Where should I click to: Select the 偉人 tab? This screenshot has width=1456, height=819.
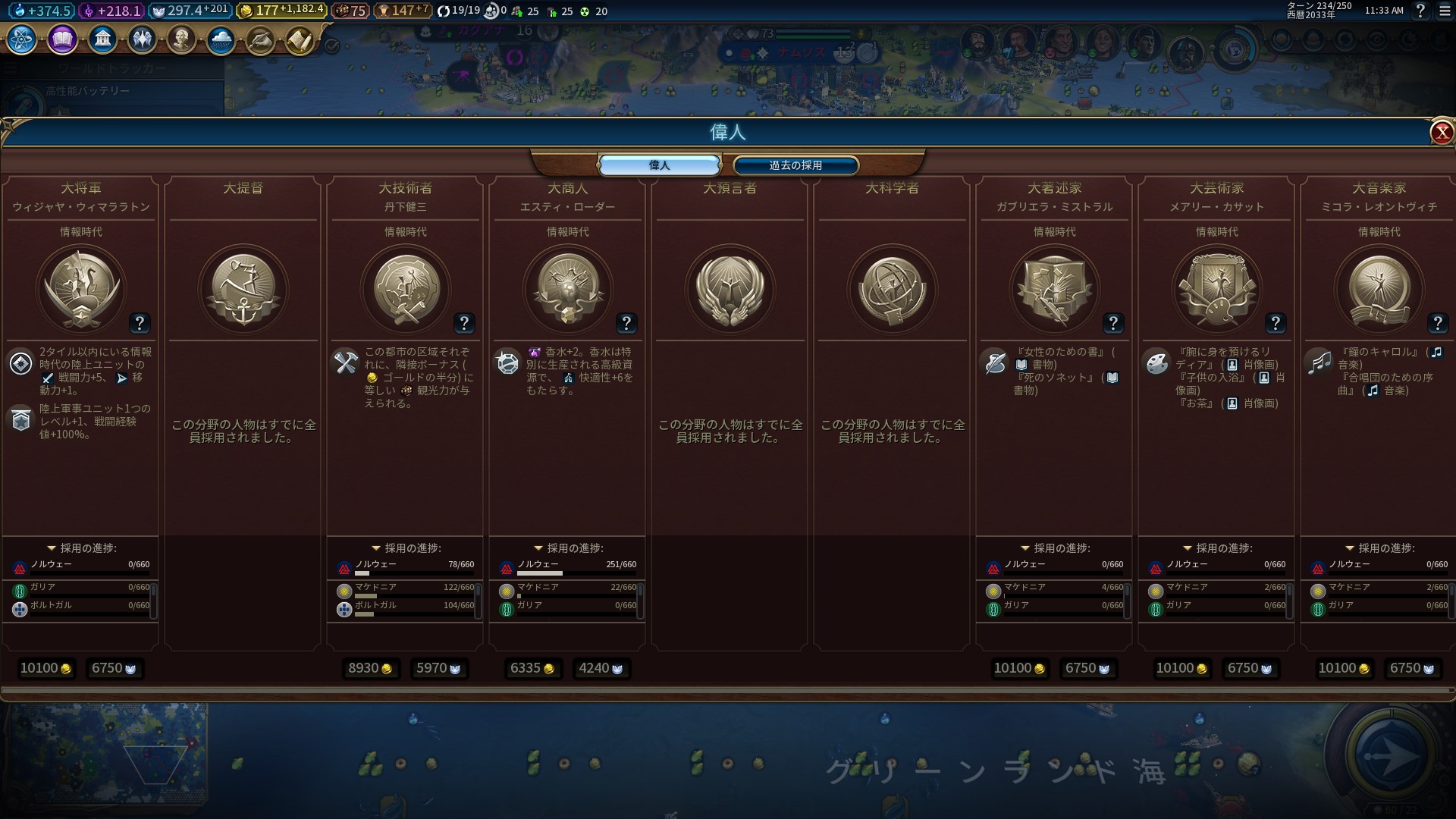click(x=659, y=165)
